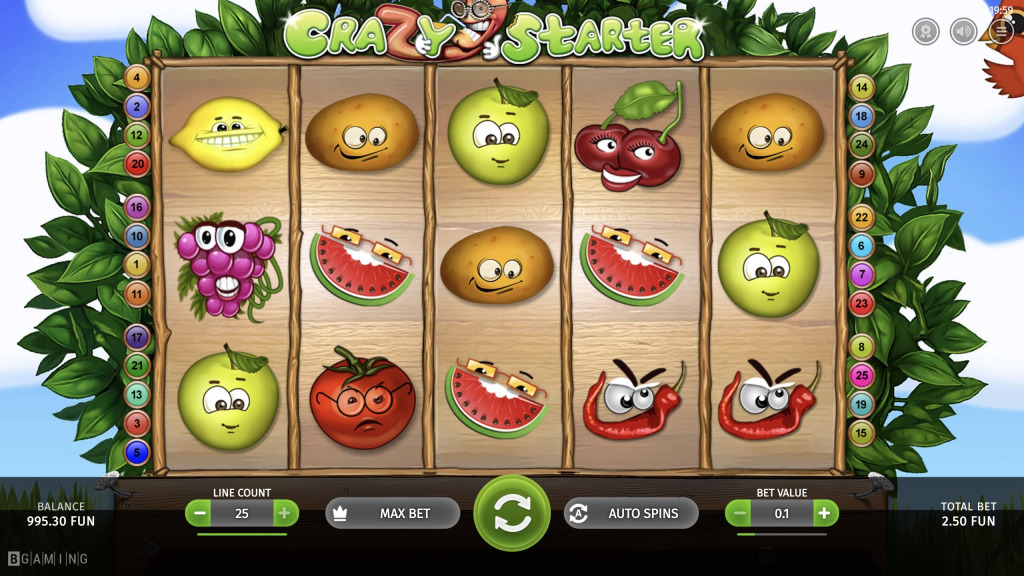This screenshot has width=1024, height=576.
Task: Choose payline marker number 14
Action: [861, 87]
